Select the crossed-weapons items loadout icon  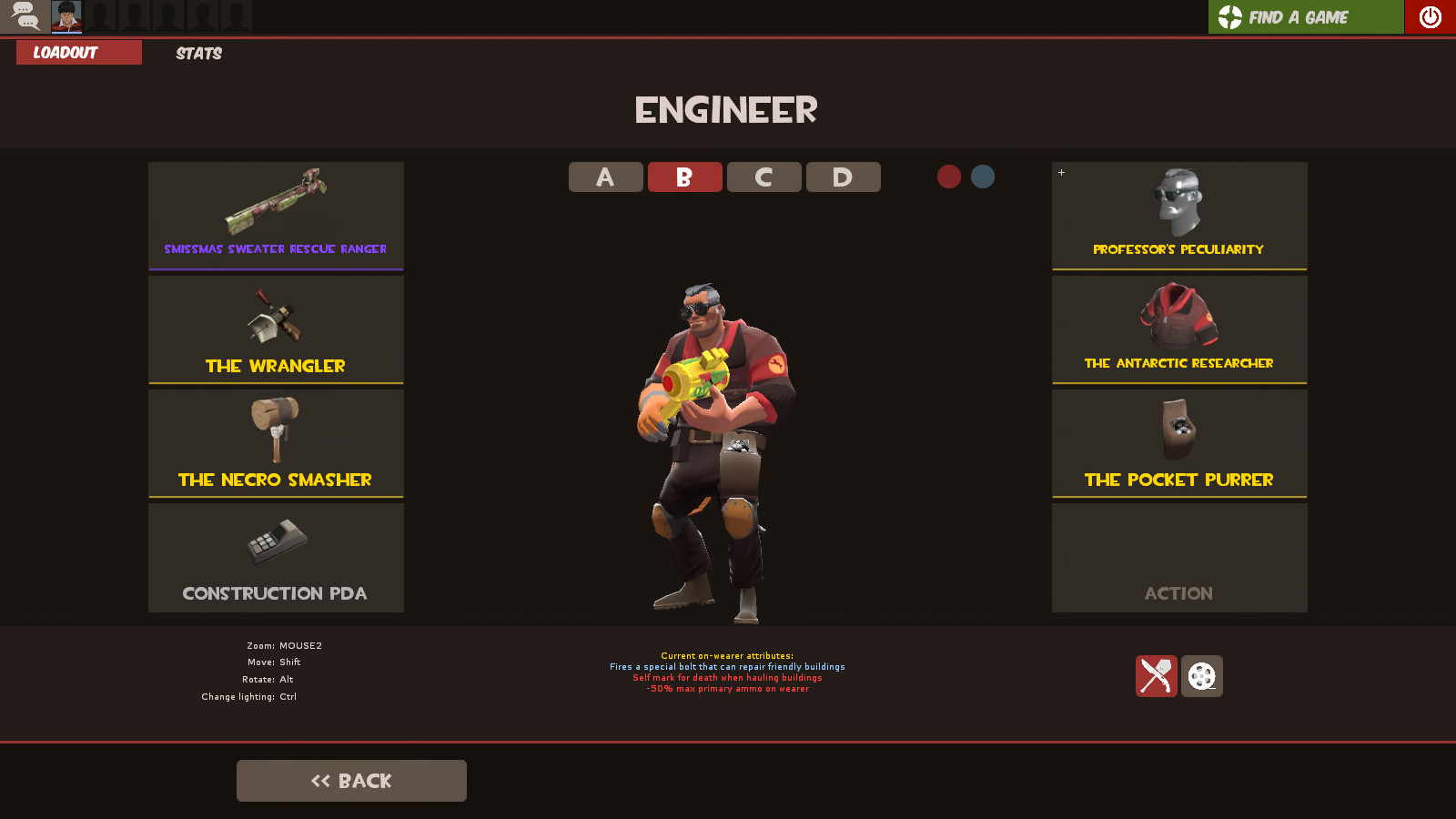tap(1157, 676)
